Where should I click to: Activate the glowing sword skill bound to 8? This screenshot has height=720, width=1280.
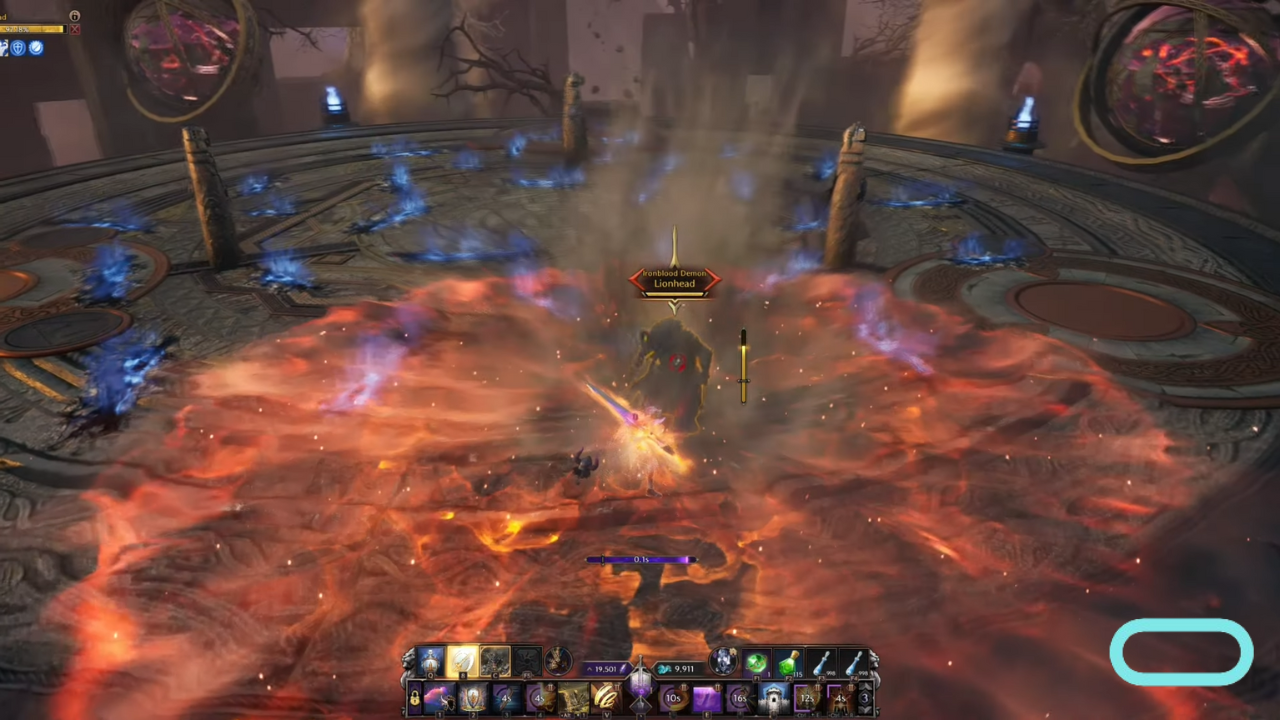coord(462,659)
